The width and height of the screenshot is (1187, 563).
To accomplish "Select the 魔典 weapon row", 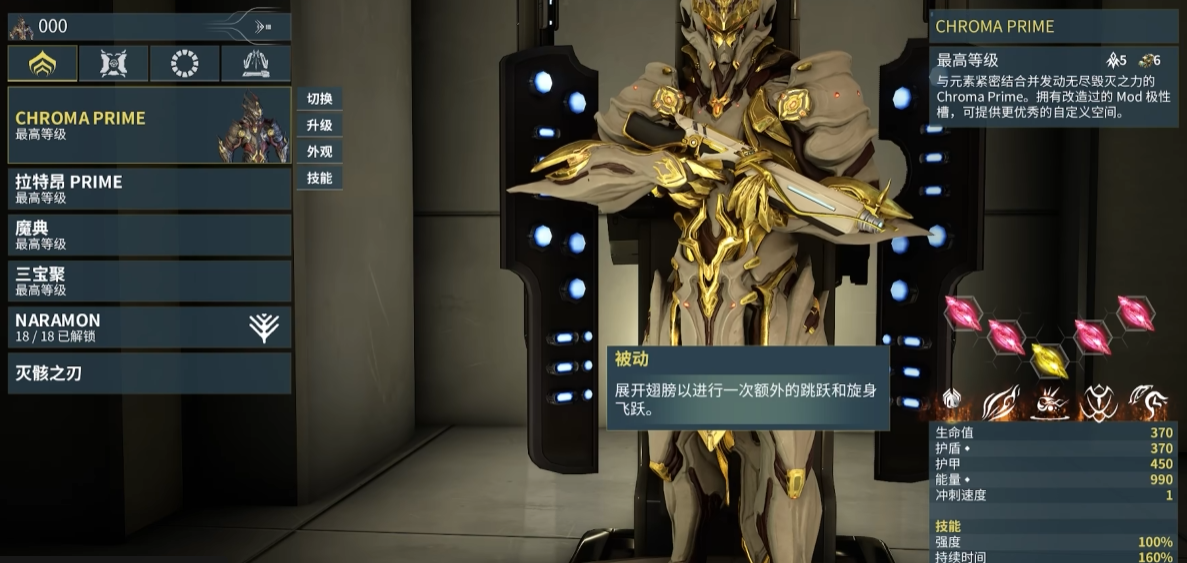I will (150, 234).
